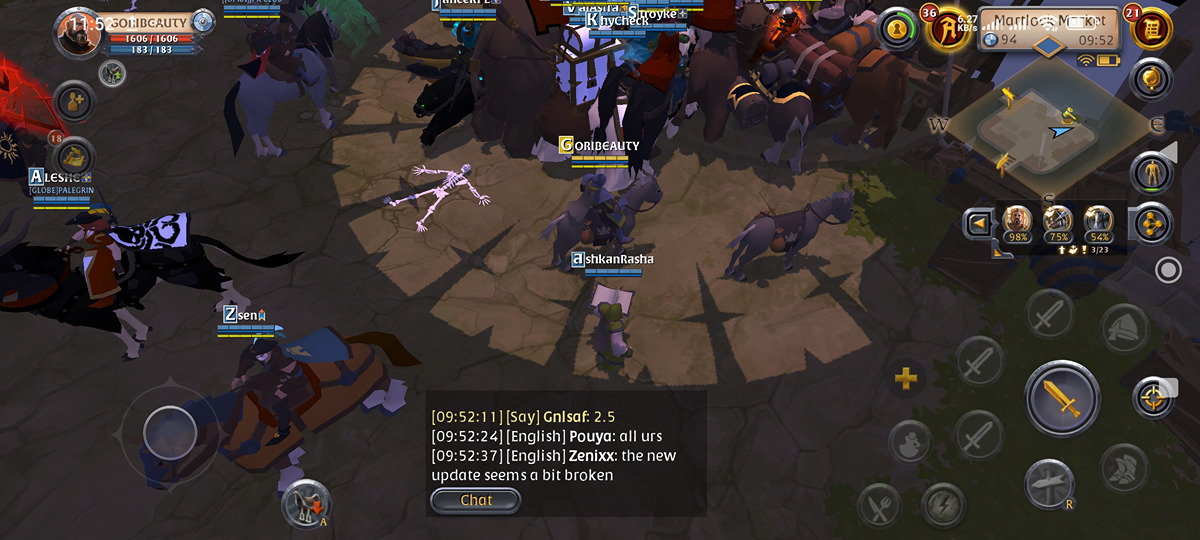Select the party member at 98%

click(x=1018, y=223)
